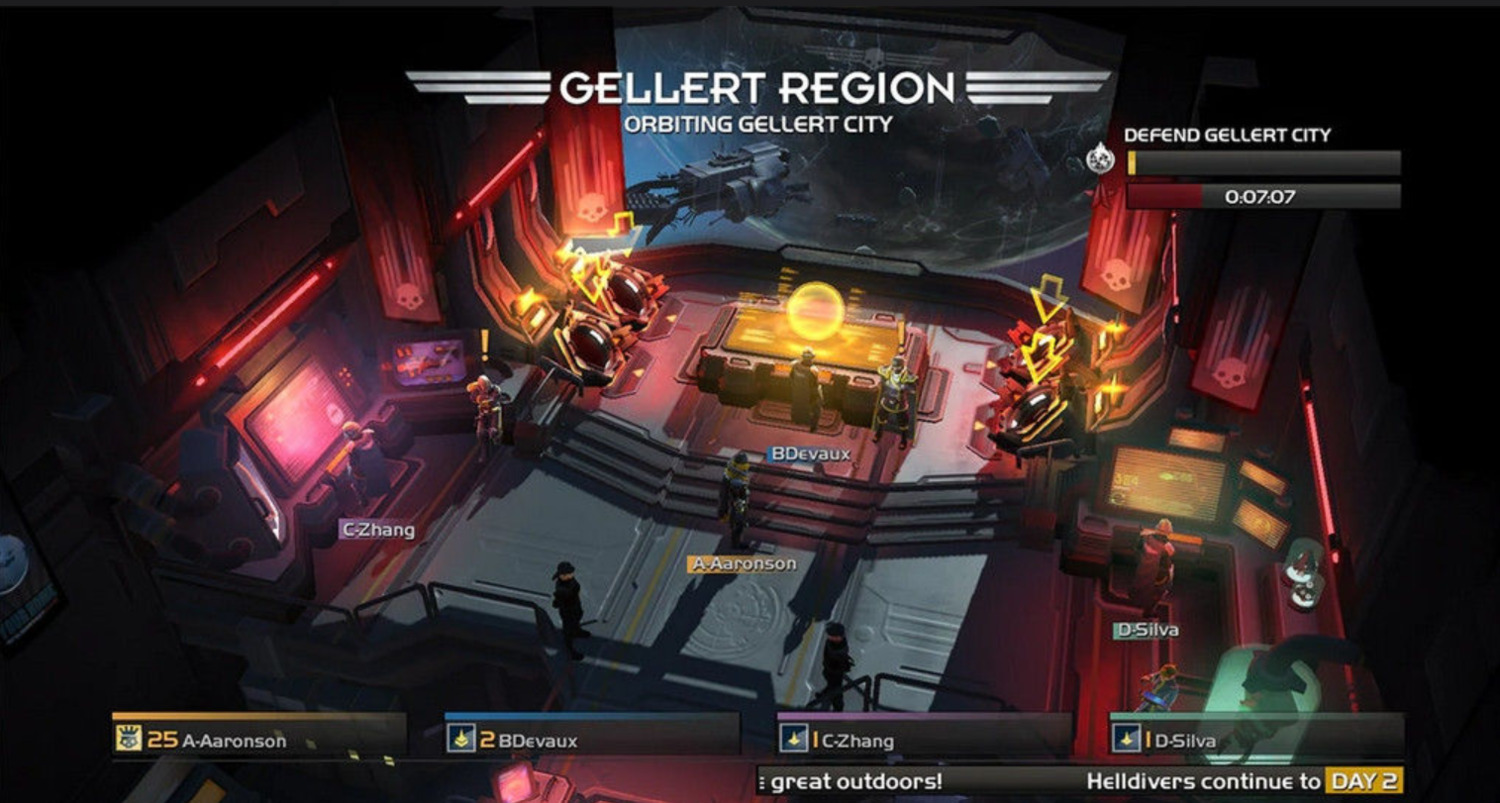Choose C-Zhang's player panel in the squad bar

[924, 740]
